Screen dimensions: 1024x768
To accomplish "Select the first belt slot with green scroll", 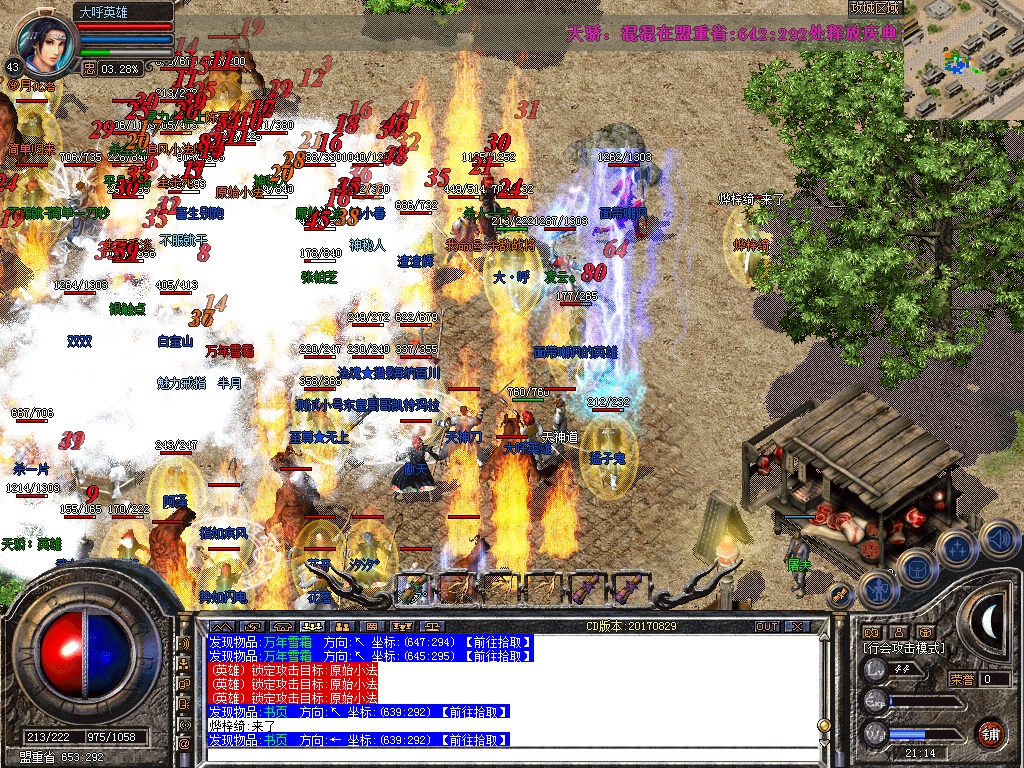I will click(x=411, y=587).
